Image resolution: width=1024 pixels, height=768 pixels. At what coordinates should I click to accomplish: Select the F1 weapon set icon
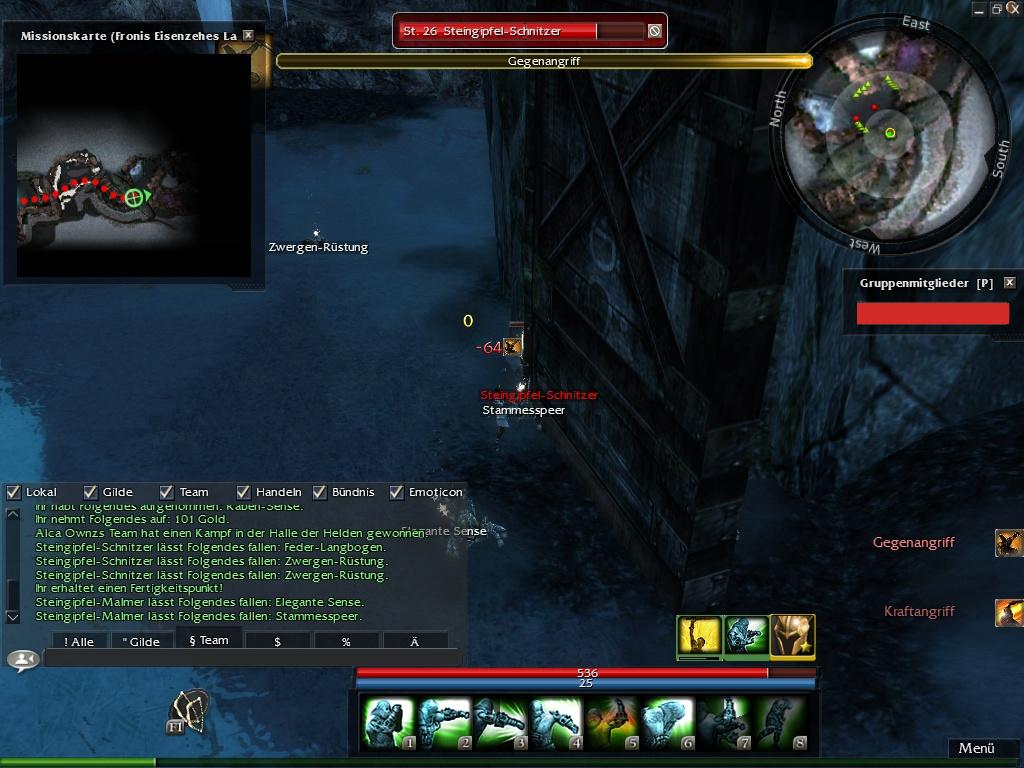pyautogui.click(x=188, y=711)
